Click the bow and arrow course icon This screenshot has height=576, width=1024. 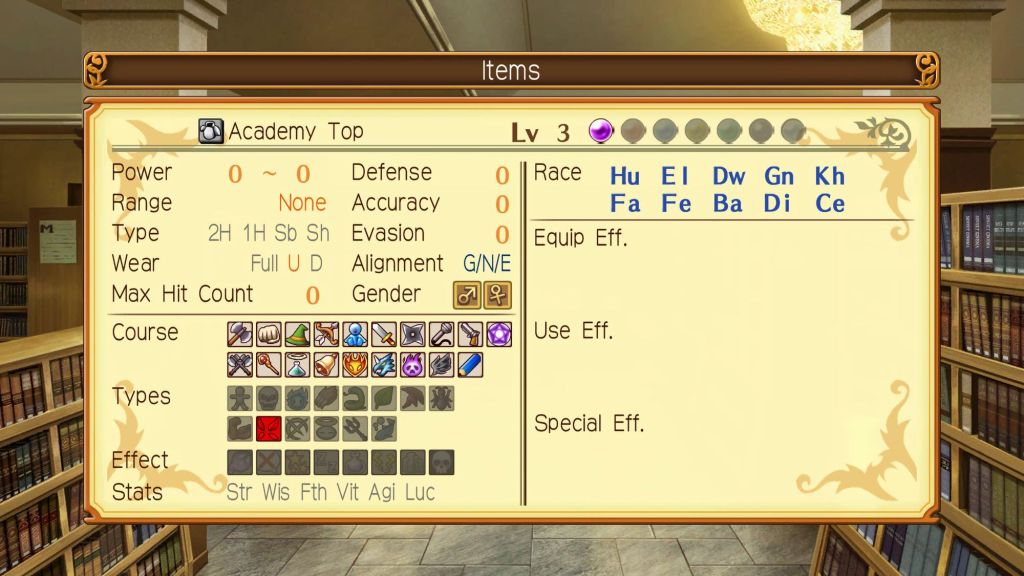tap(327, 334)
